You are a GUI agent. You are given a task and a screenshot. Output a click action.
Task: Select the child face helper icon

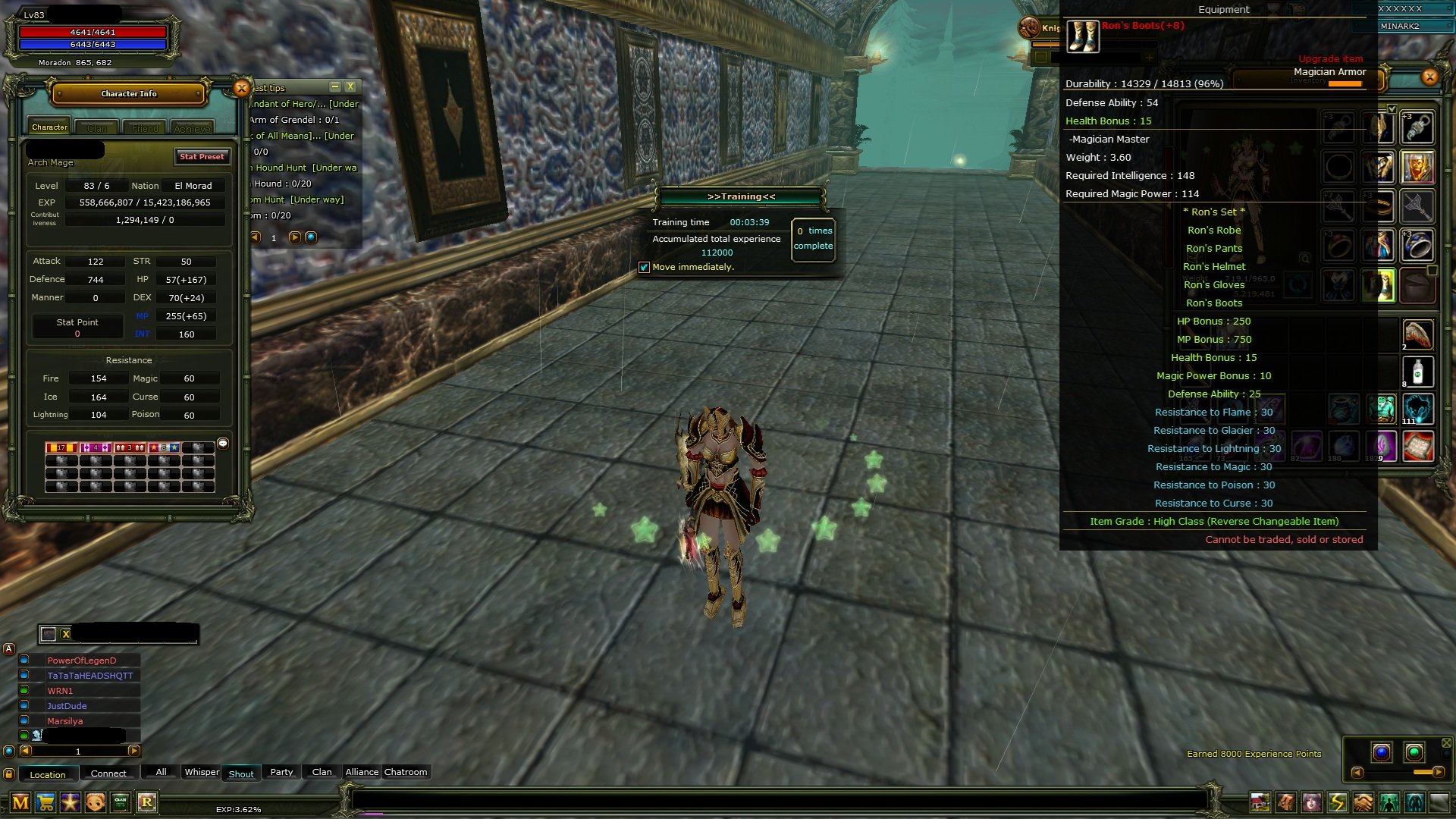point(94,802)
